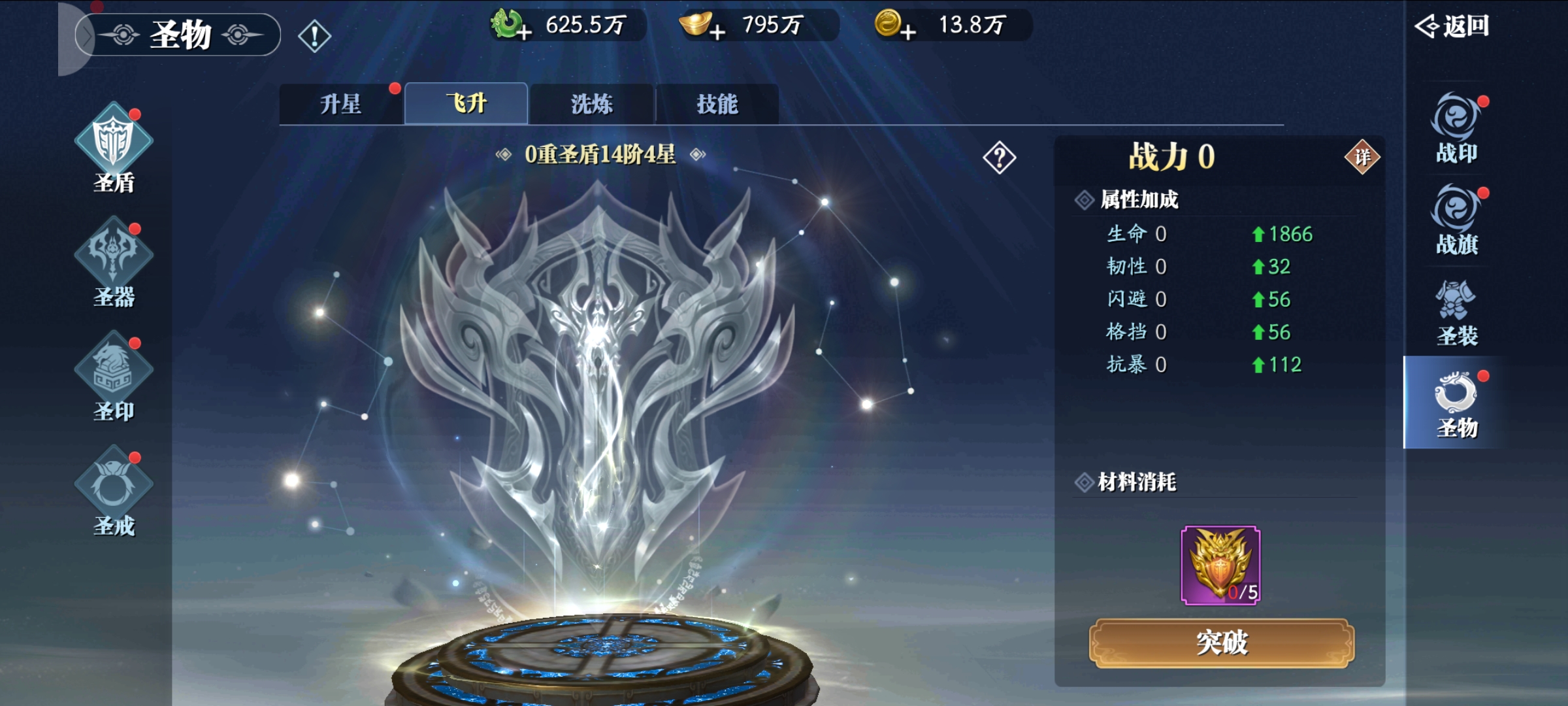Add gold ingots using the plus button
This screenshot has width=1568, height=706.
[x=717, y=31]
